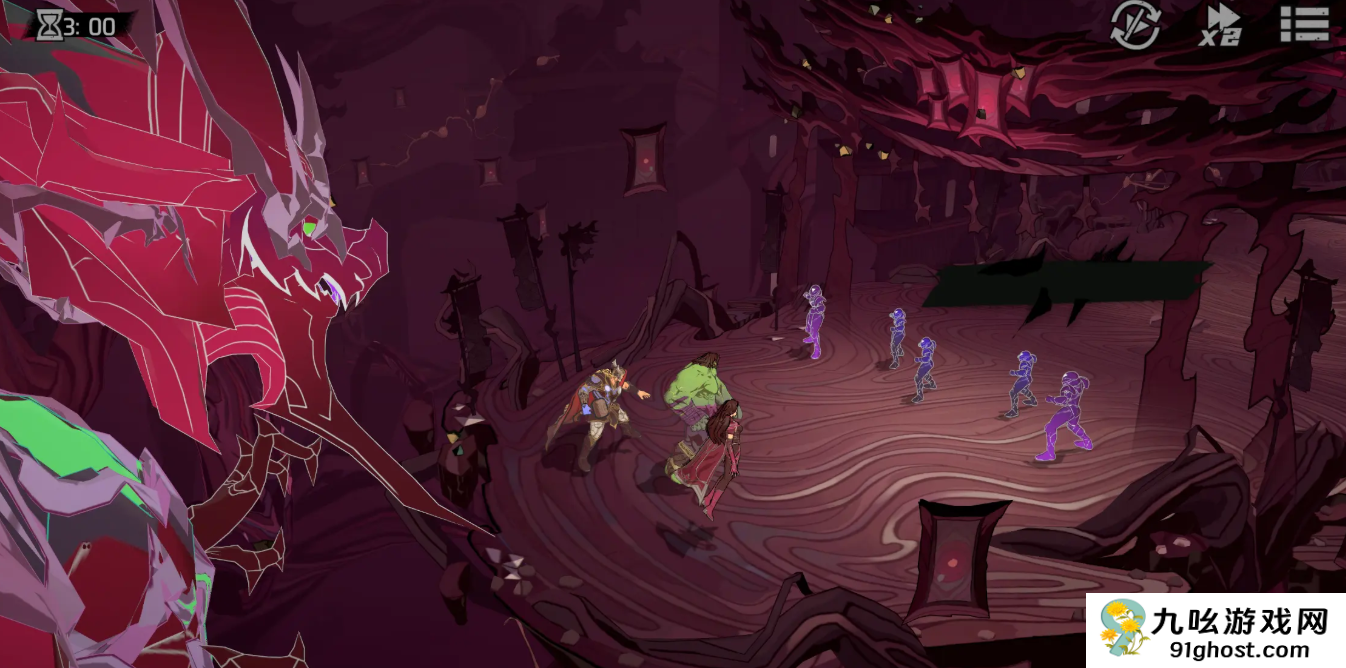
Task: Toggle the auto-battle icon
Action: point(1135,25)
